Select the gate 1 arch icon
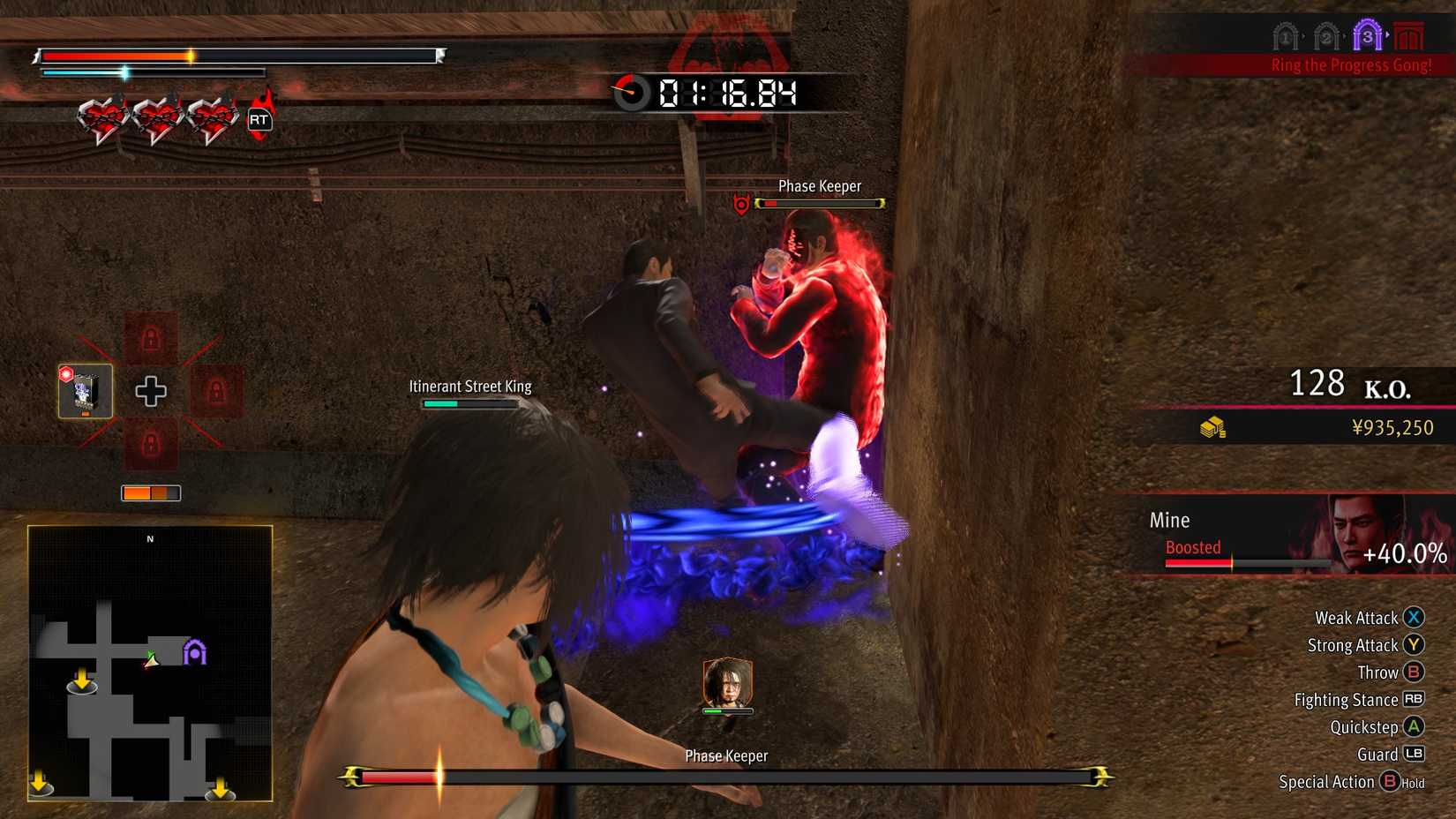Viewport: 1456px width, 819px height. click(x=1284, y=36)
